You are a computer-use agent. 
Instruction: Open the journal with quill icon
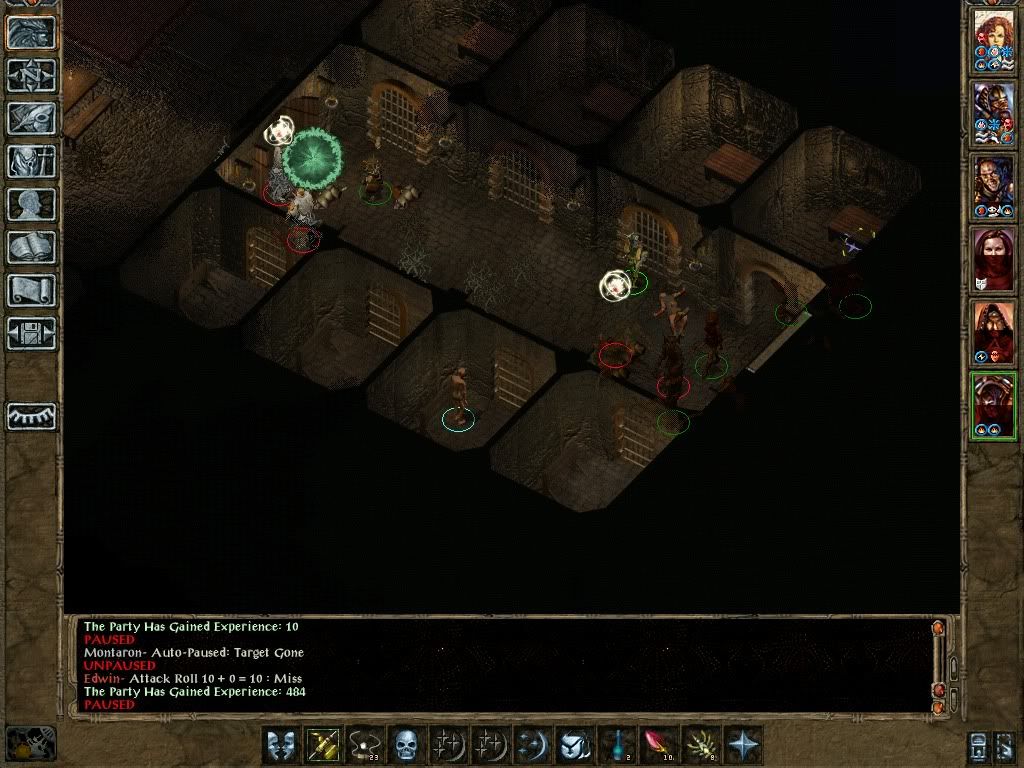click(x=31, y=118)
